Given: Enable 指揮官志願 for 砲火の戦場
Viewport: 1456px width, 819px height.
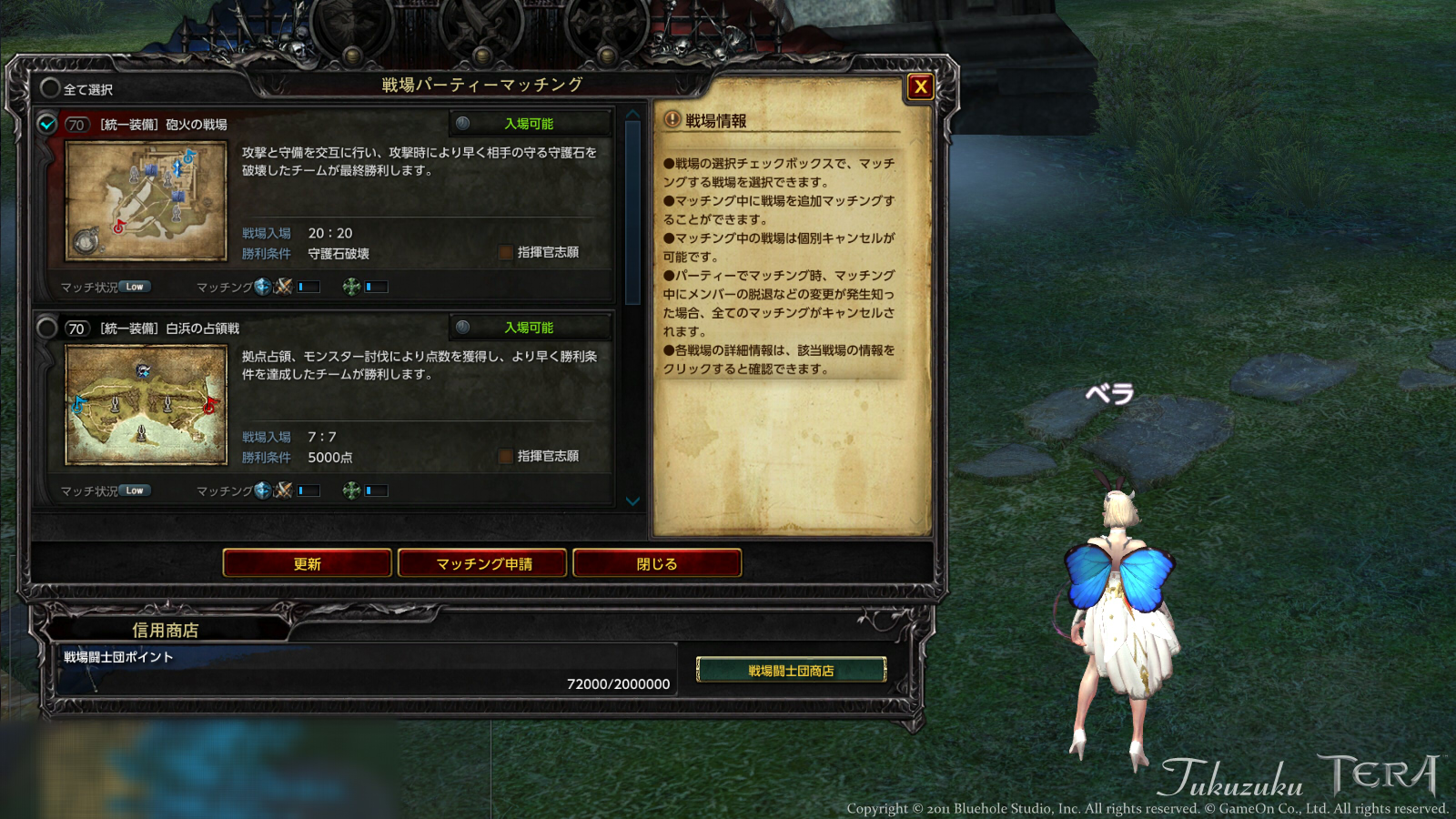Looking at the screenshot, I should coord(504,254).
